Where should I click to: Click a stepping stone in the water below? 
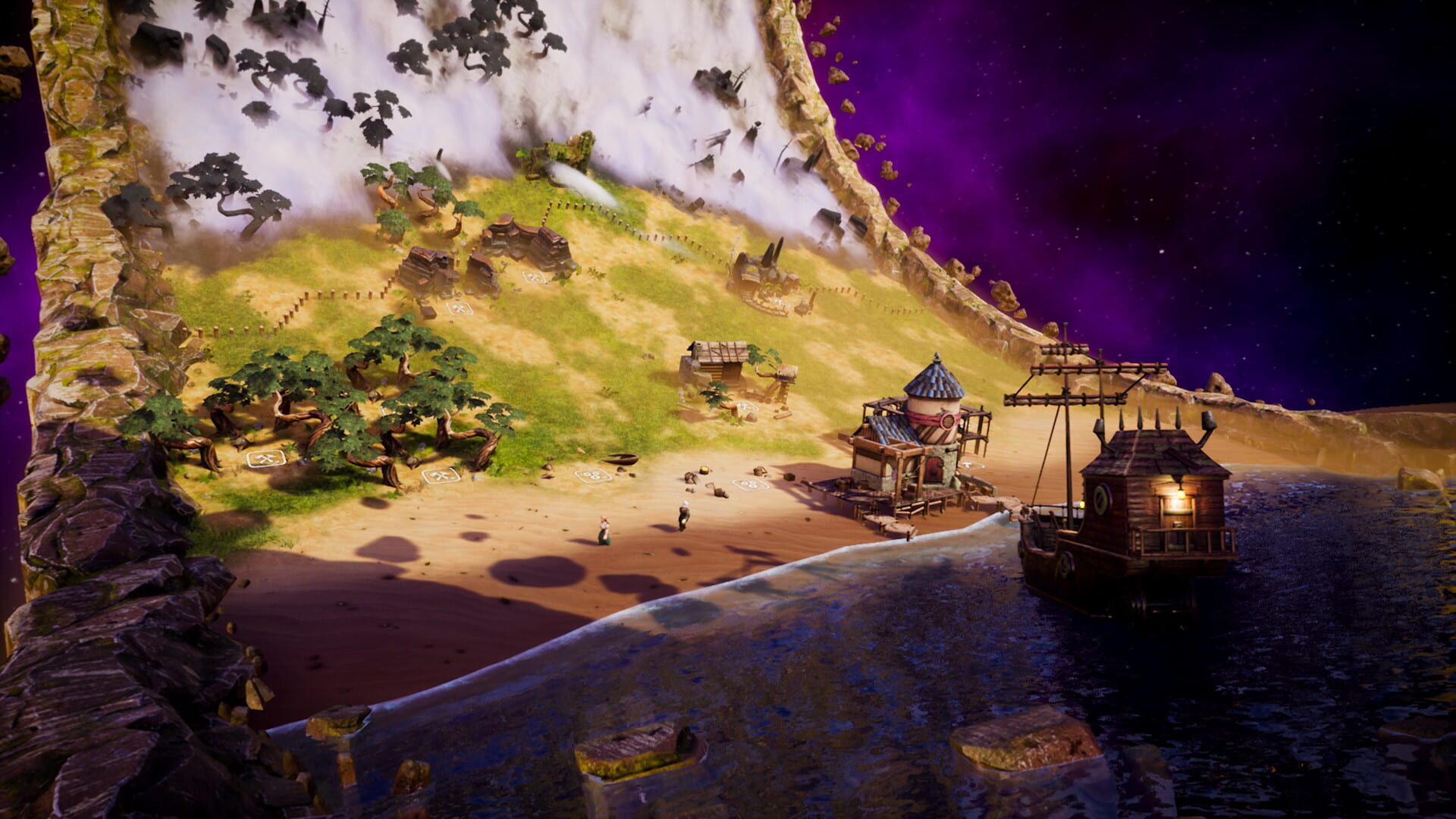pos(629,747)
